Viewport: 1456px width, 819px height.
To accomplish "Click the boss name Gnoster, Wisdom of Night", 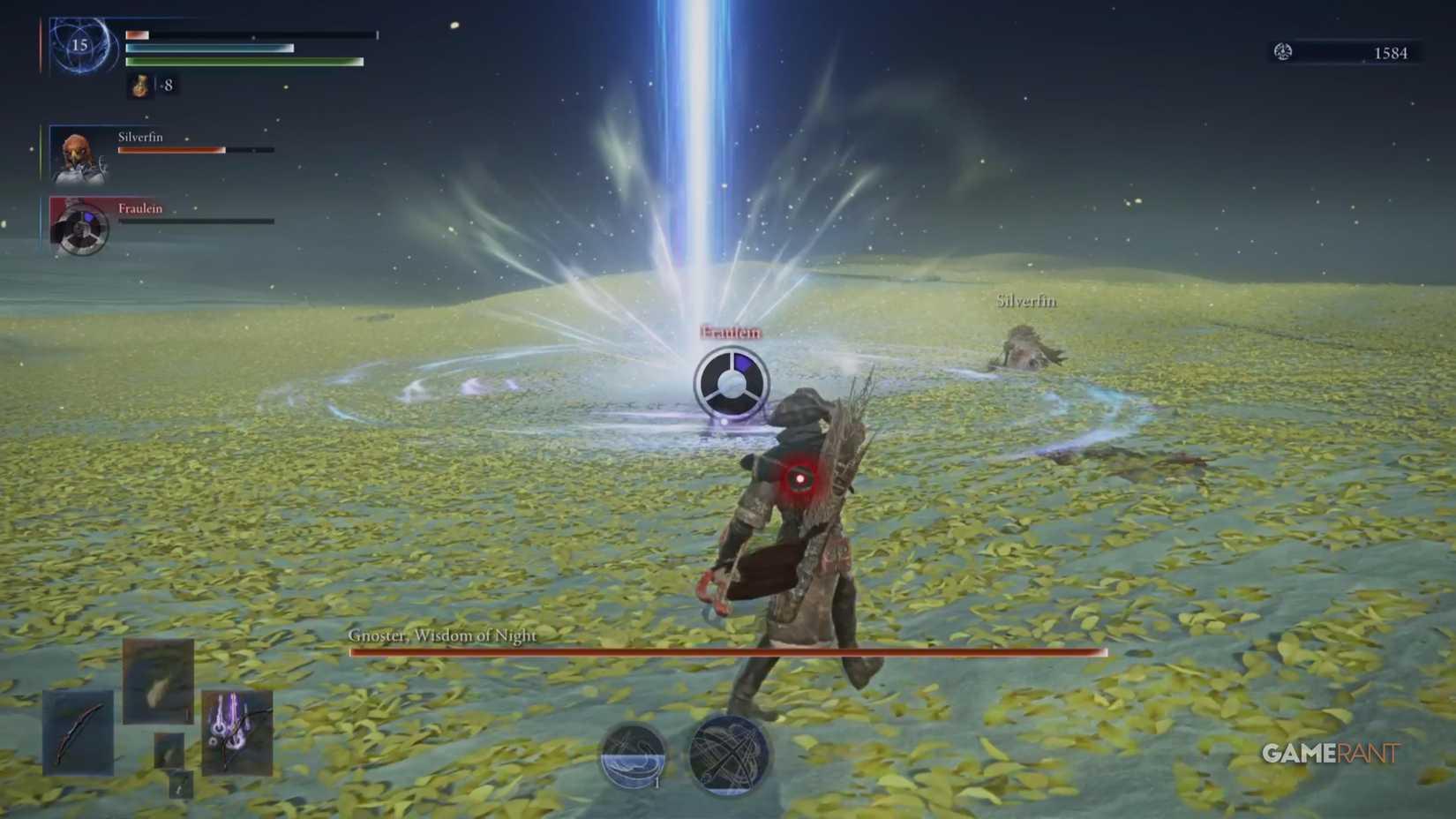I will point(442,635).
